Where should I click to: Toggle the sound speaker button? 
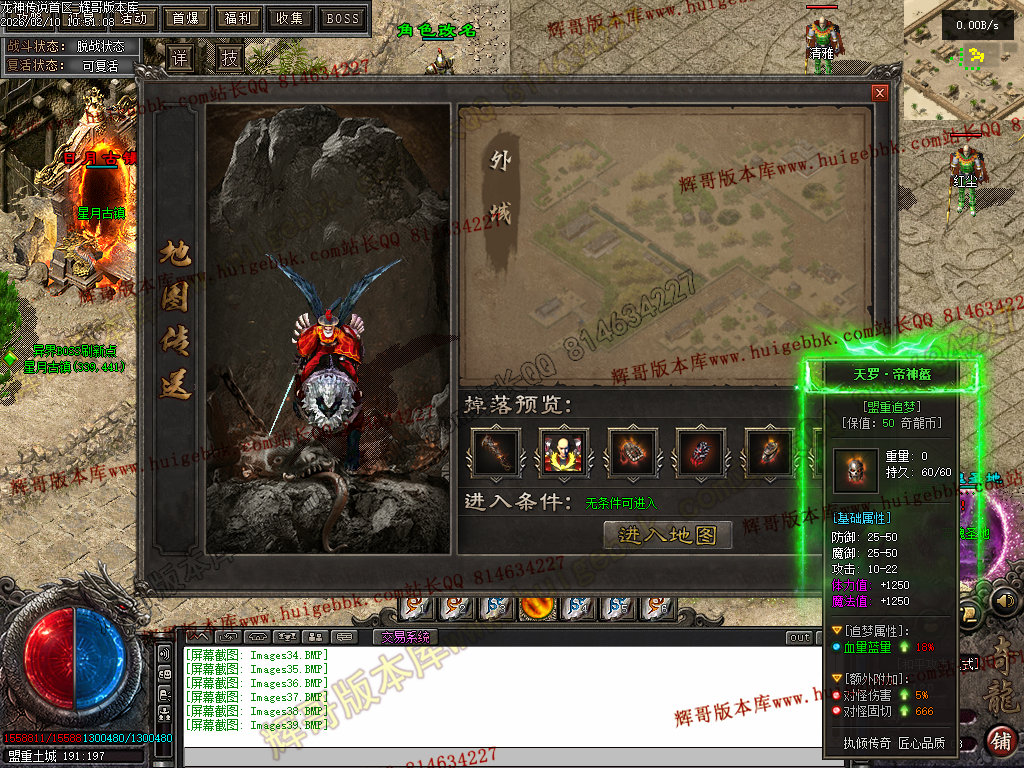tap(1005, 601)
